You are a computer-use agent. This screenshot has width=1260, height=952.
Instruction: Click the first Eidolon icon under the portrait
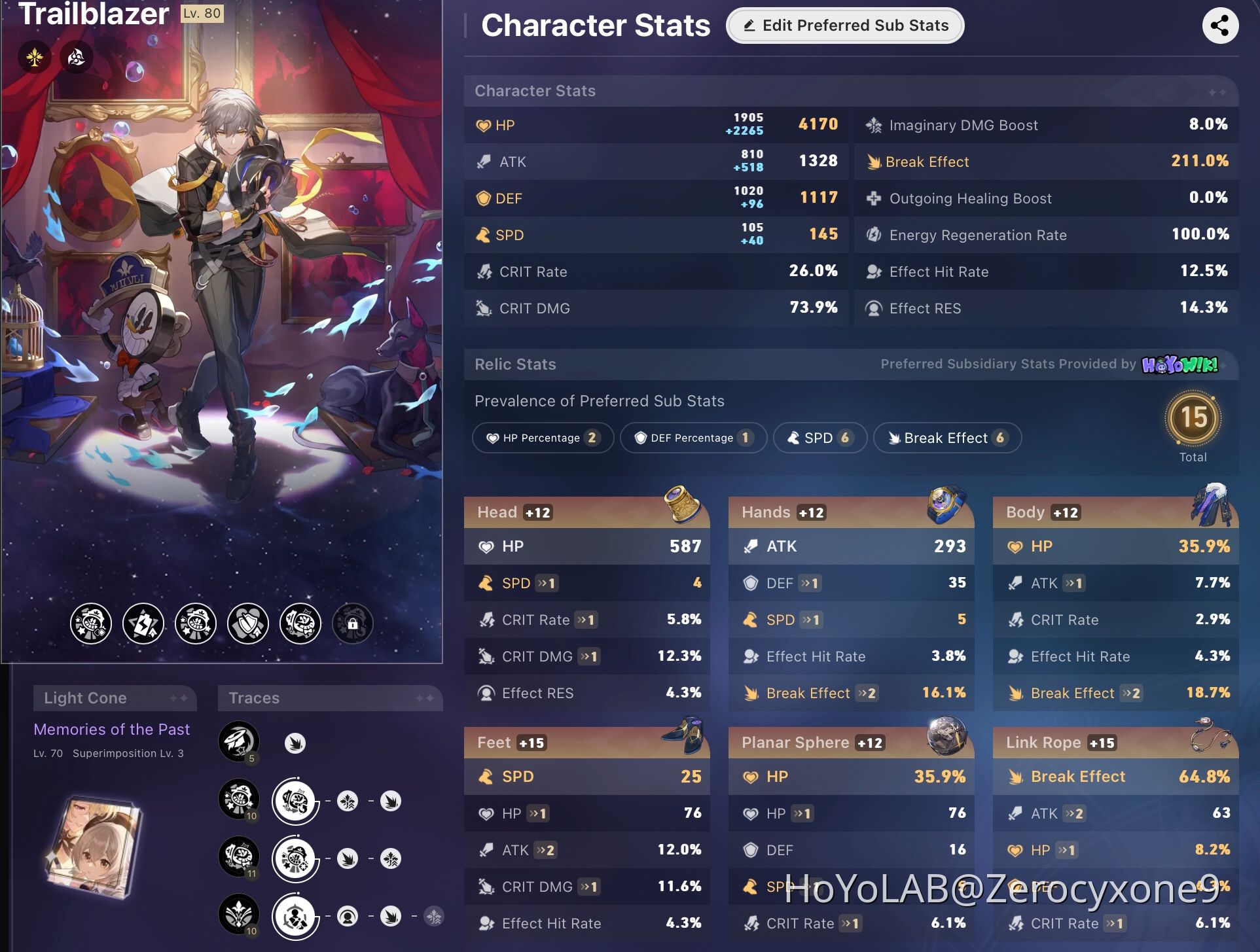pos(91,624)
